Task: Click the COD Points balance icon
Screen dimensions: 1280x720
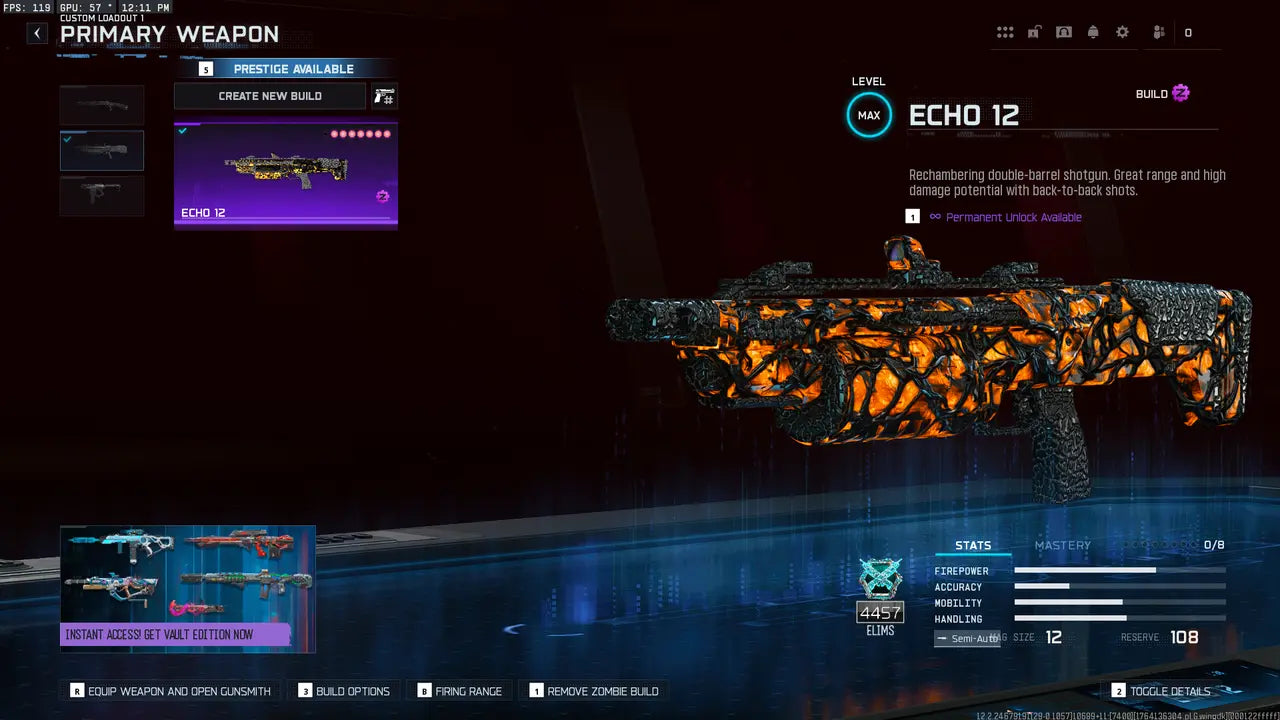Action: pyautogui.click(x=1189, y=32)
